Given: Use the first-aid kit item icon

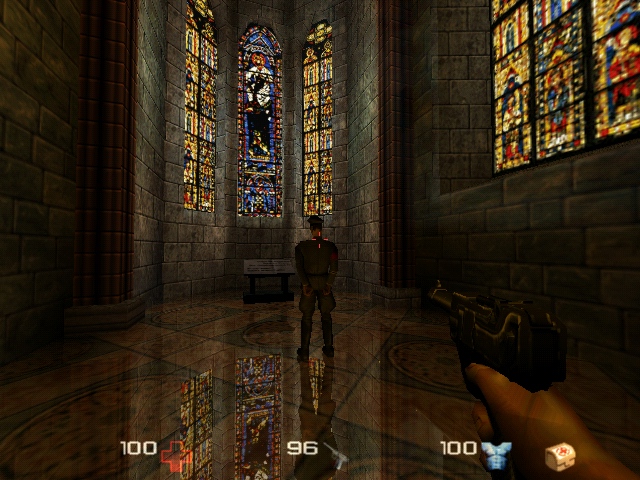Looking at the screenshot, I should 560,456.
